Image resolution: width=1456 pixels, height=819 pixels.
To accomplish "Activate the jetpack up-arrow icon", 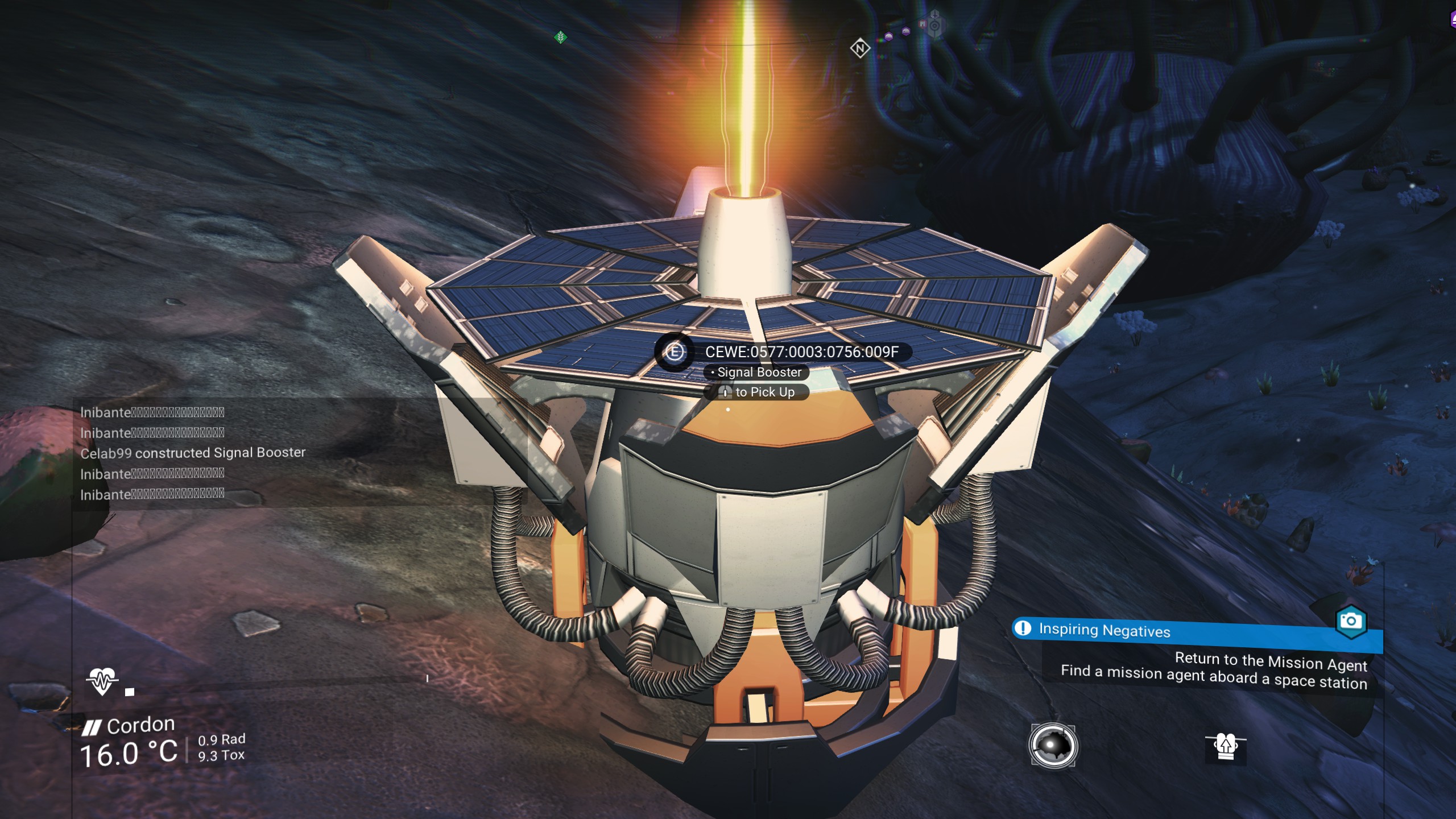I will pos(1226,746).
